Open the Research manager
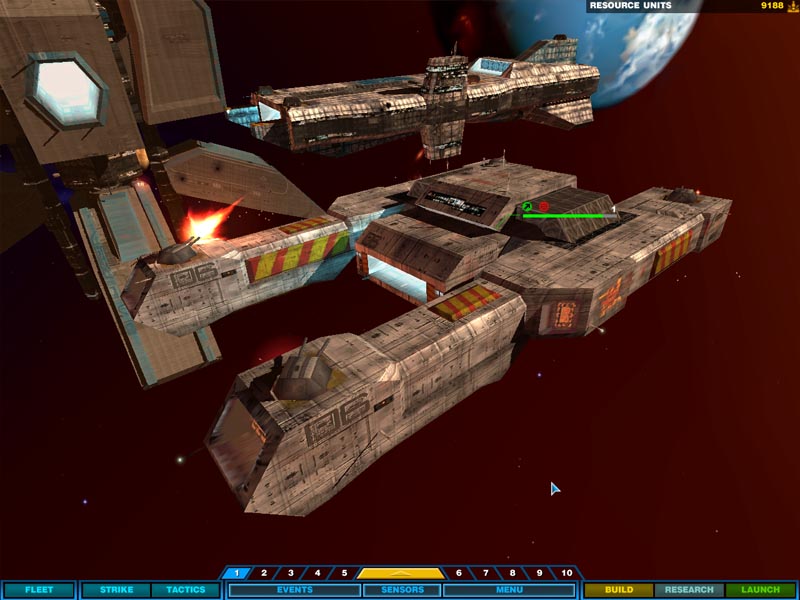800x600 pixels. click(689, 590)
